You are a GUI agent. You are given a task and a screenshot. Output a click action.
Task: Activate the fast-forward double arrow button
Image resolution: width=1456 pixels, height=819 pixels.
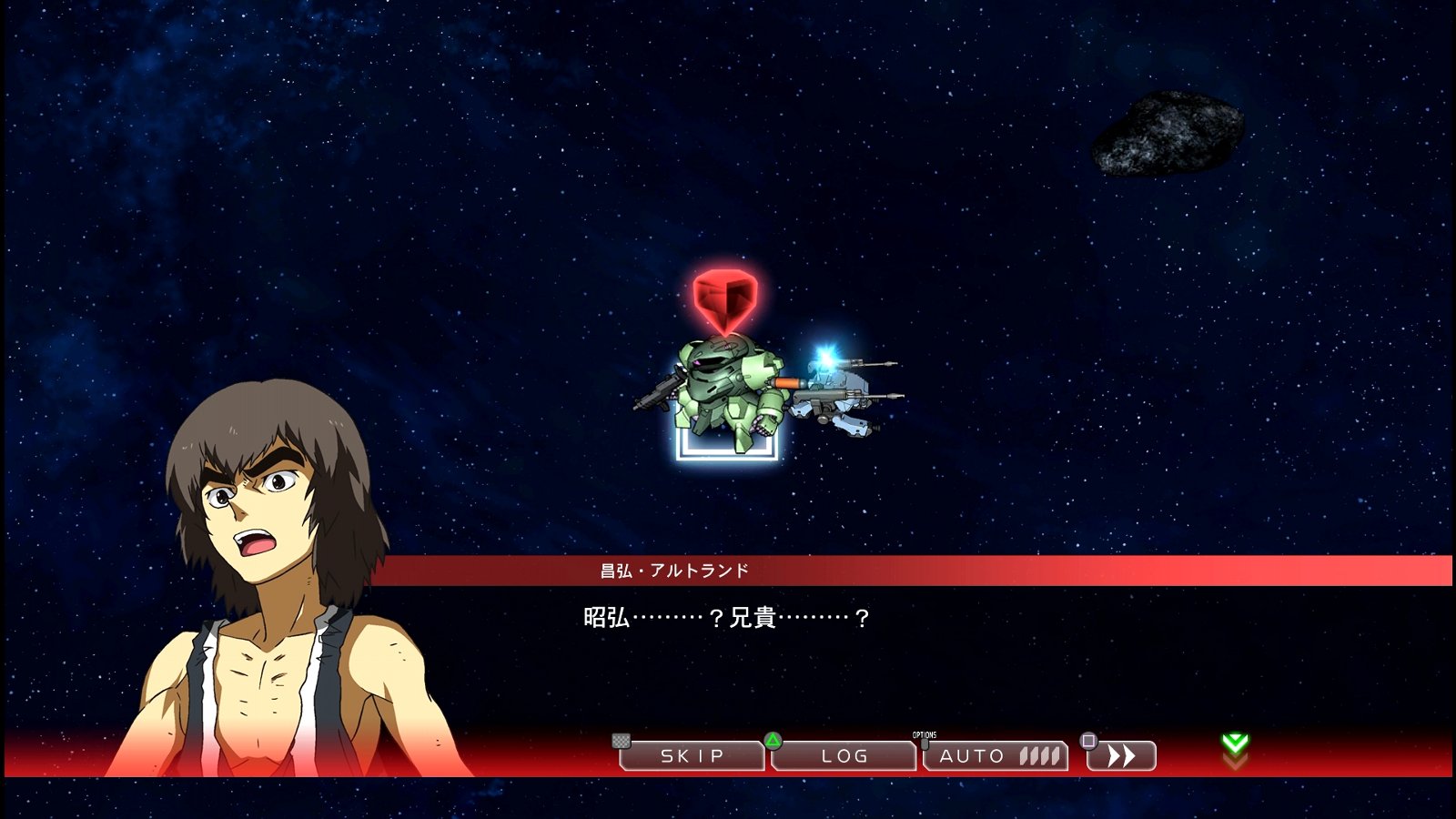1122,755
